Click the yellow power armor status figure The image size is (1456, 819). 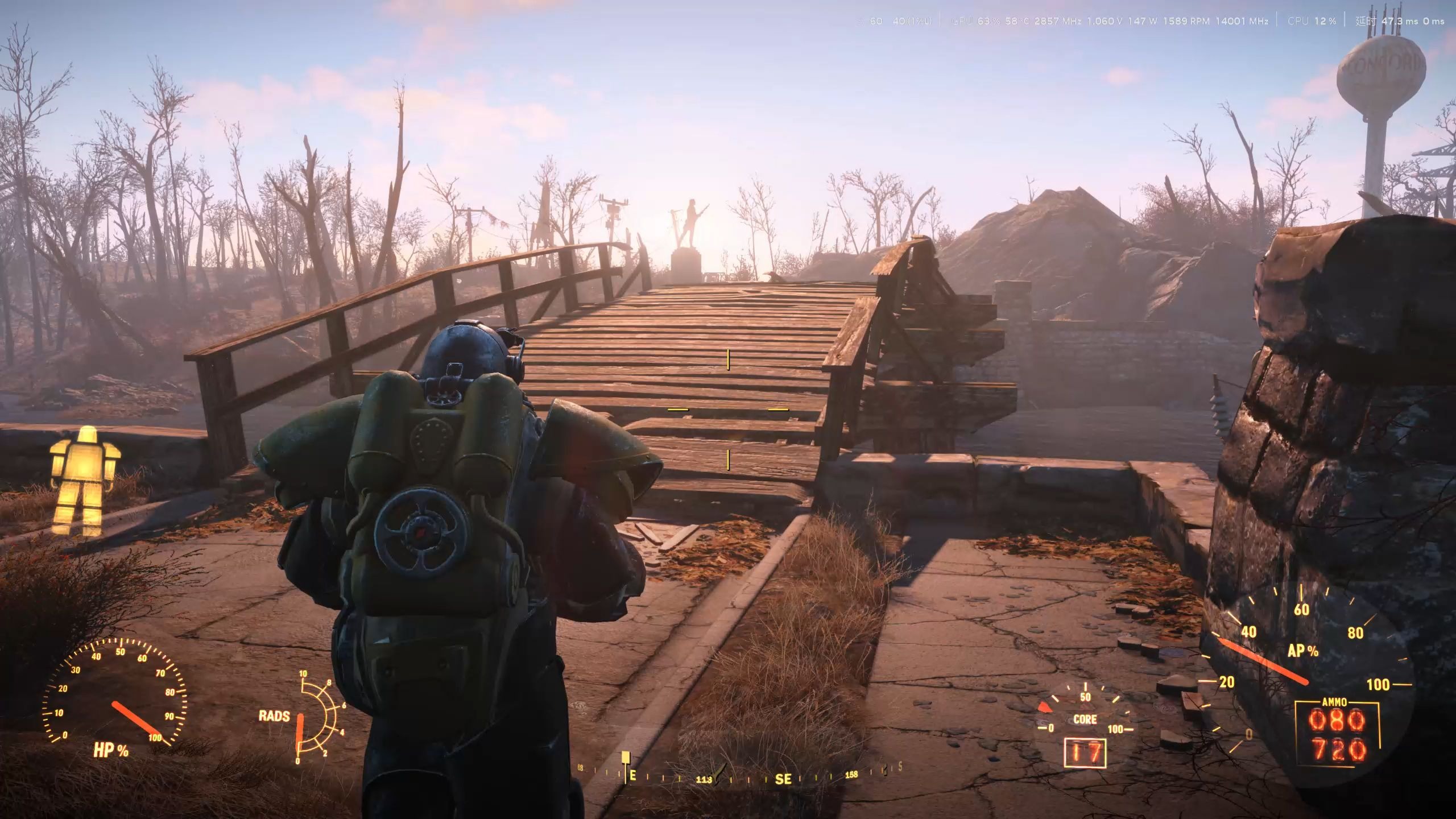click(85, 481)
